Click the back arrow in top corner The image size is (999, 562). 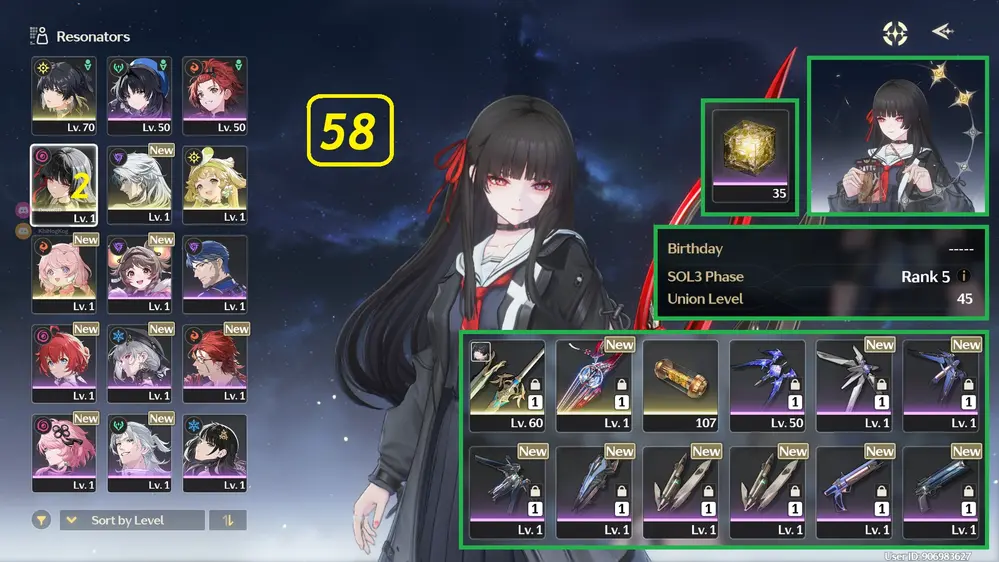(x=942, y=32)
